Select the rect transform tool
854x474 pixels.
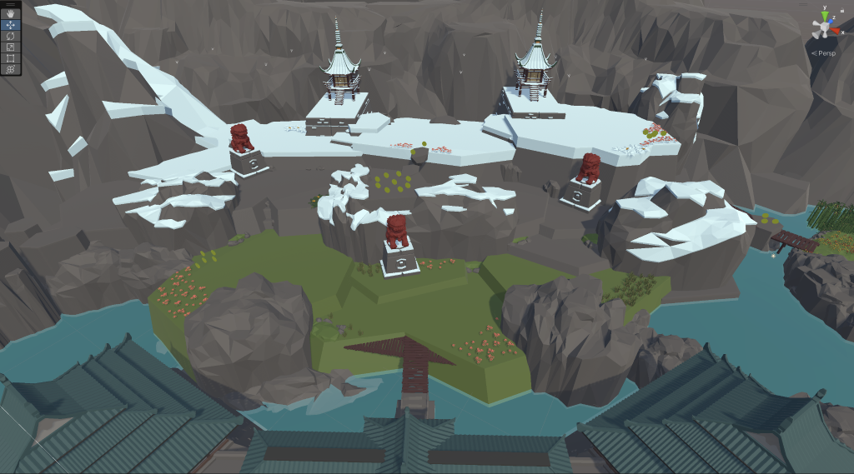click(x=11, y=58)
